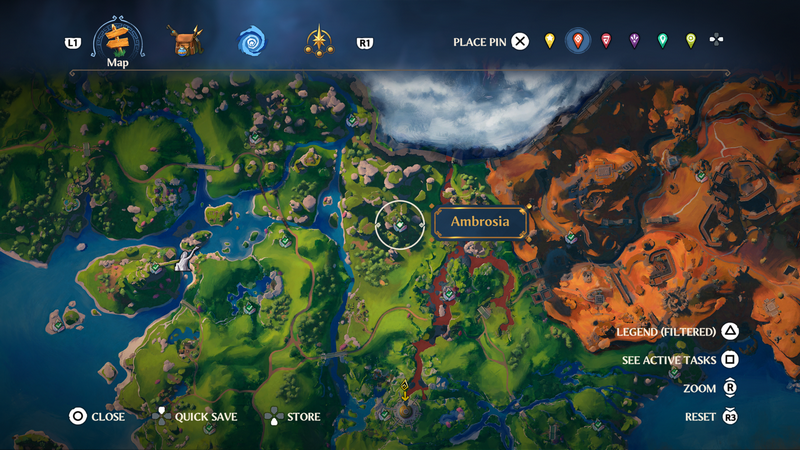Choose the yellow map pin
This screenshot has width=800, height=450.
[549, 41]
